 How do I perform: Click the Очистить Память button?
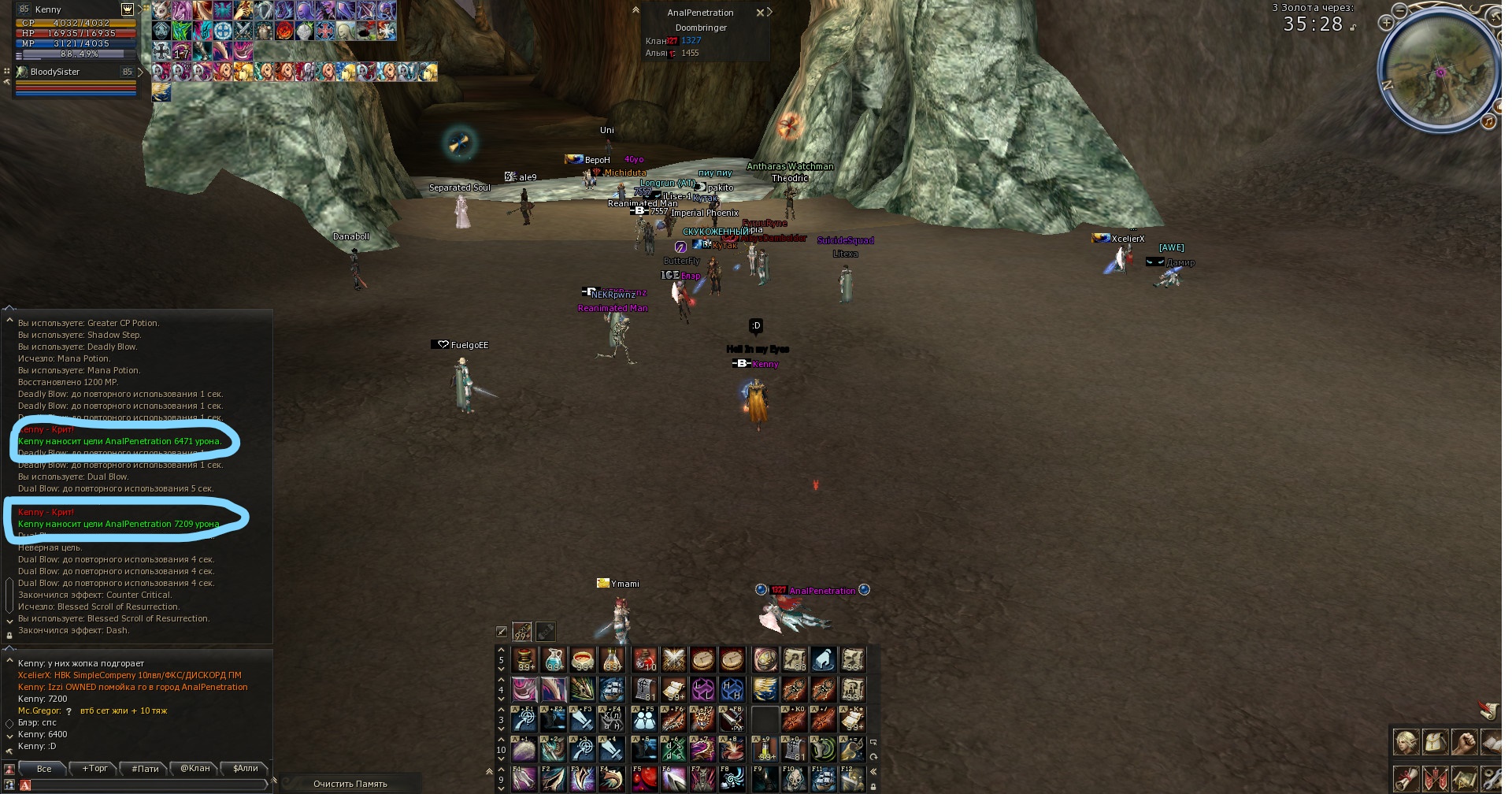350,784
